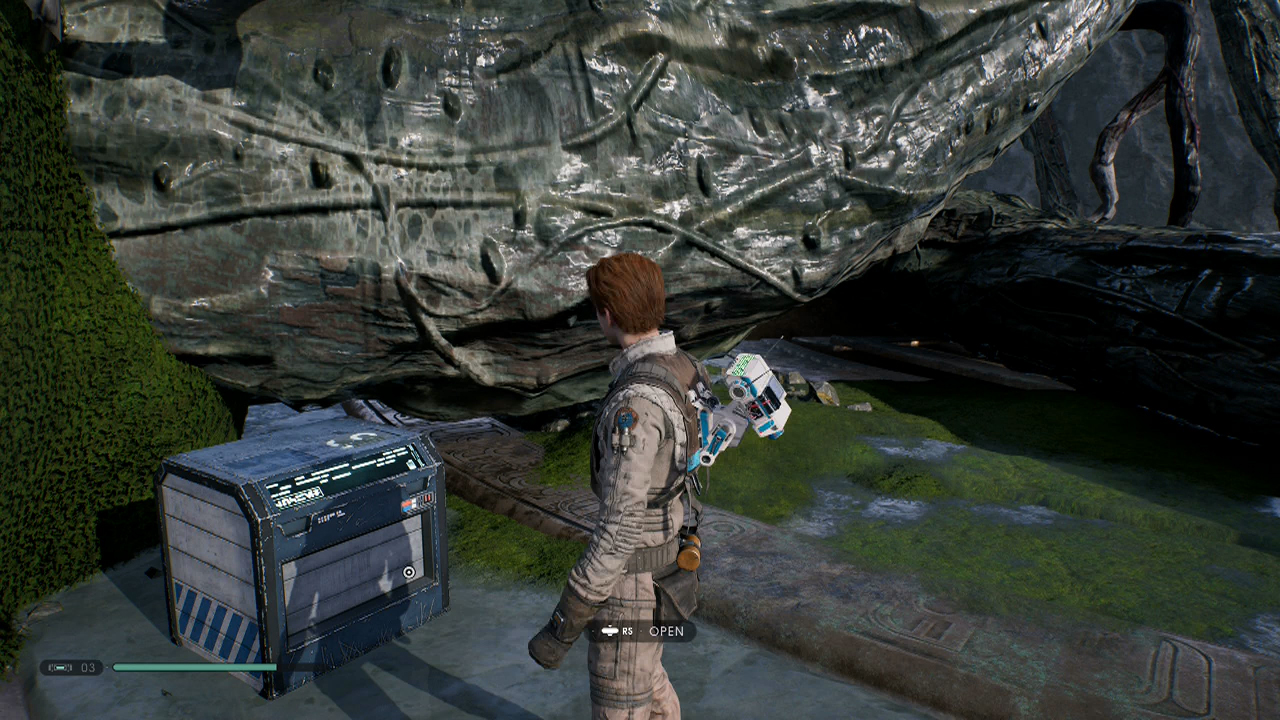
Task: Click the red indicator lights on the chest
Action: [427, 498]
